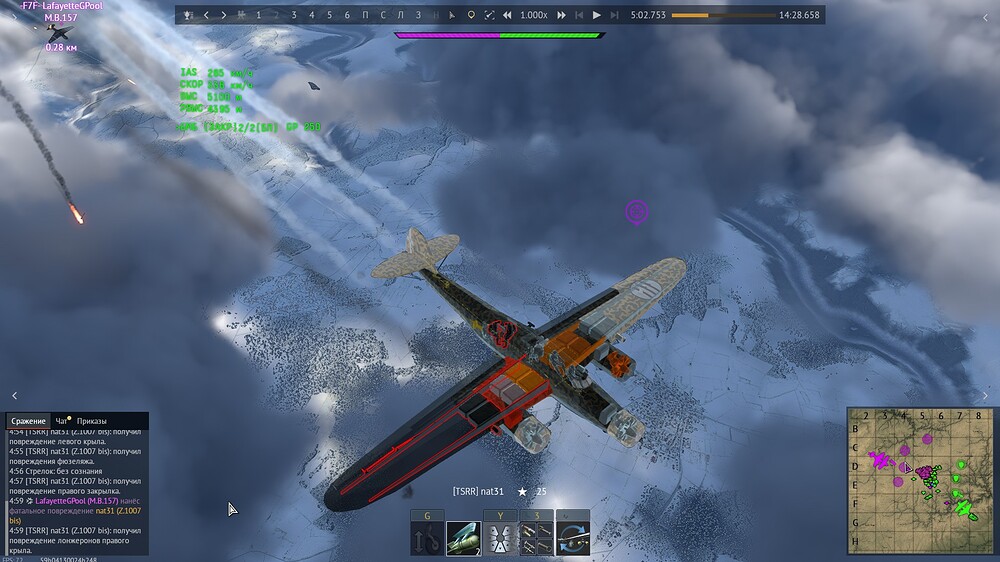Activate the weapon reload cycle icon
Viewport: 1000px width, 562px height.
coord(573,538)
